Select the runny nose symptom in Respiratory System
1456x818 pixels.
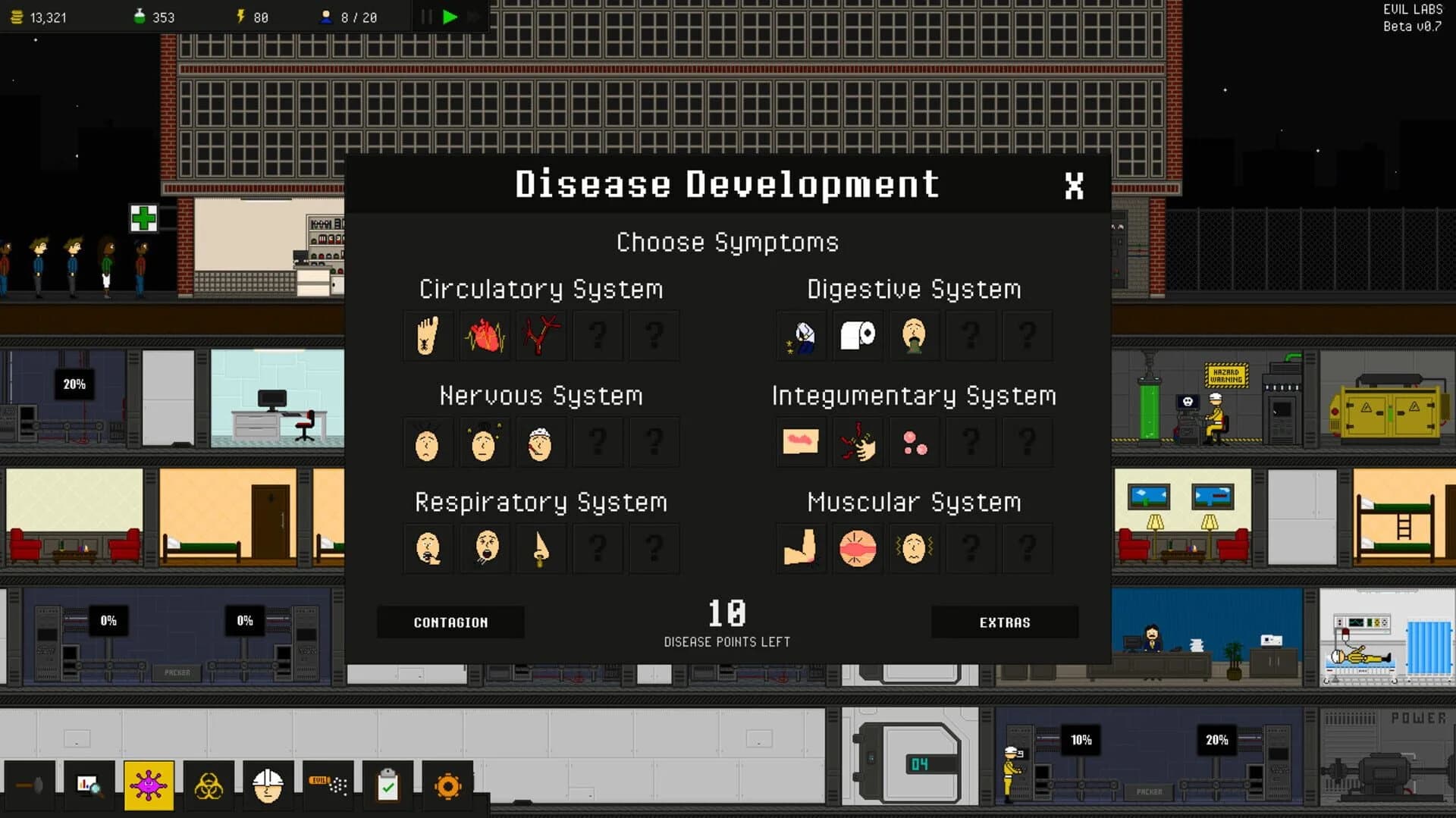tap(541, 548)
